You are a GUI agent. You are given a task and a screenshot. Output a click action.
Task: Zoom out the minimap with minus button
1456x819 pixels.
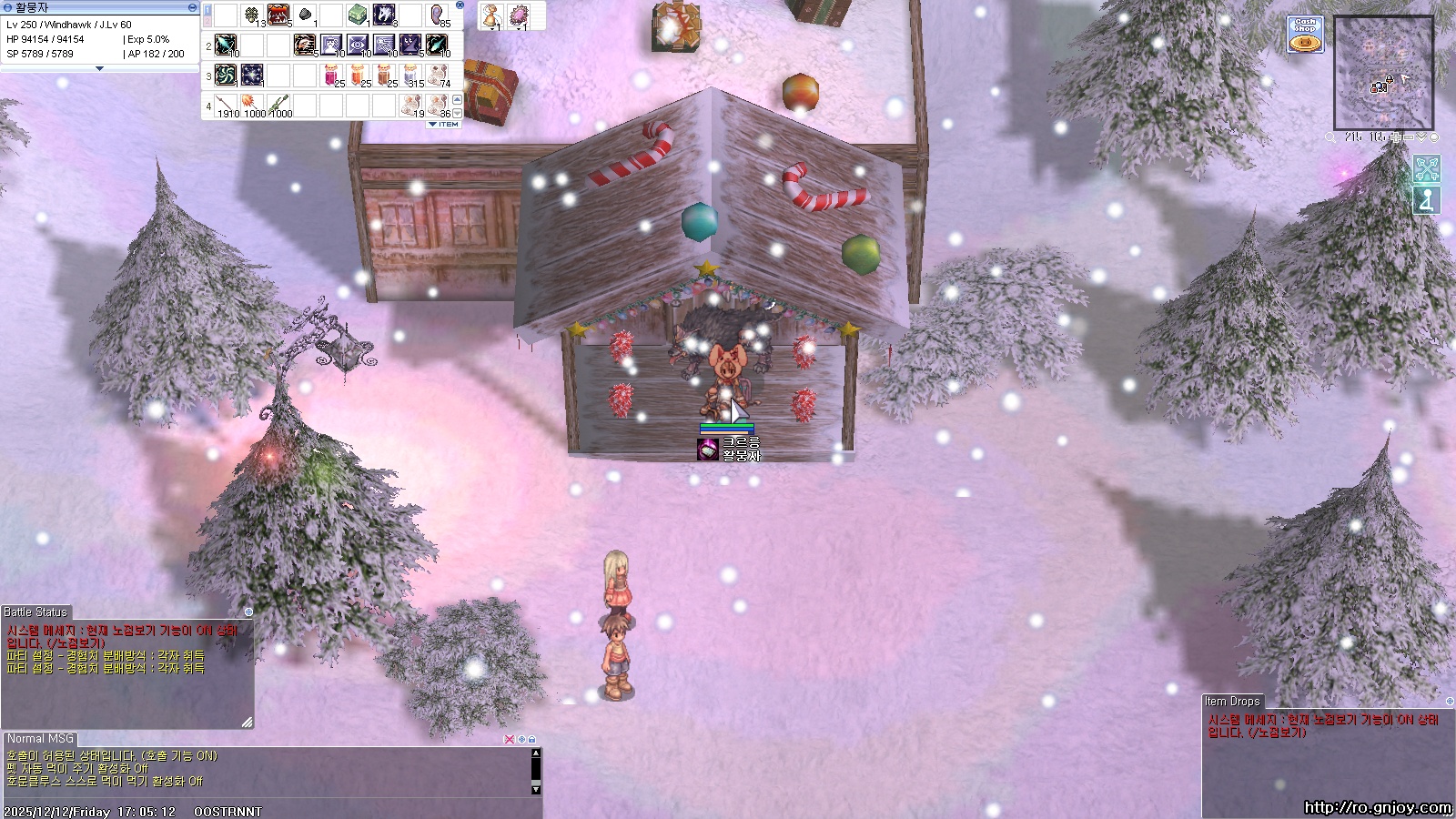[1408, 137]
